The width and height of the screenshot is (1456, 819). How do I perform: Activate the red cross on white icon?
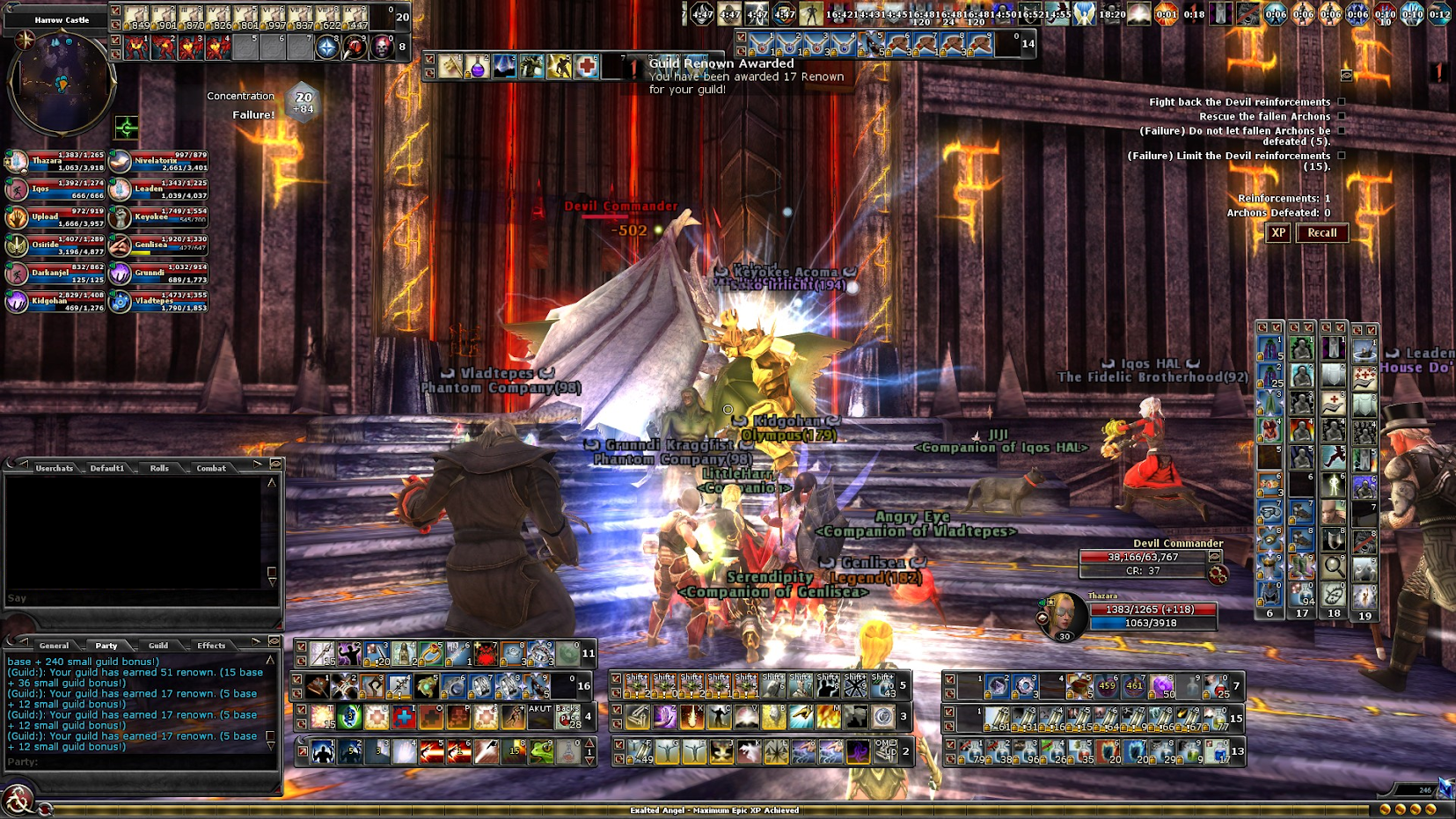pyautogui.click(x=587, y=67)
